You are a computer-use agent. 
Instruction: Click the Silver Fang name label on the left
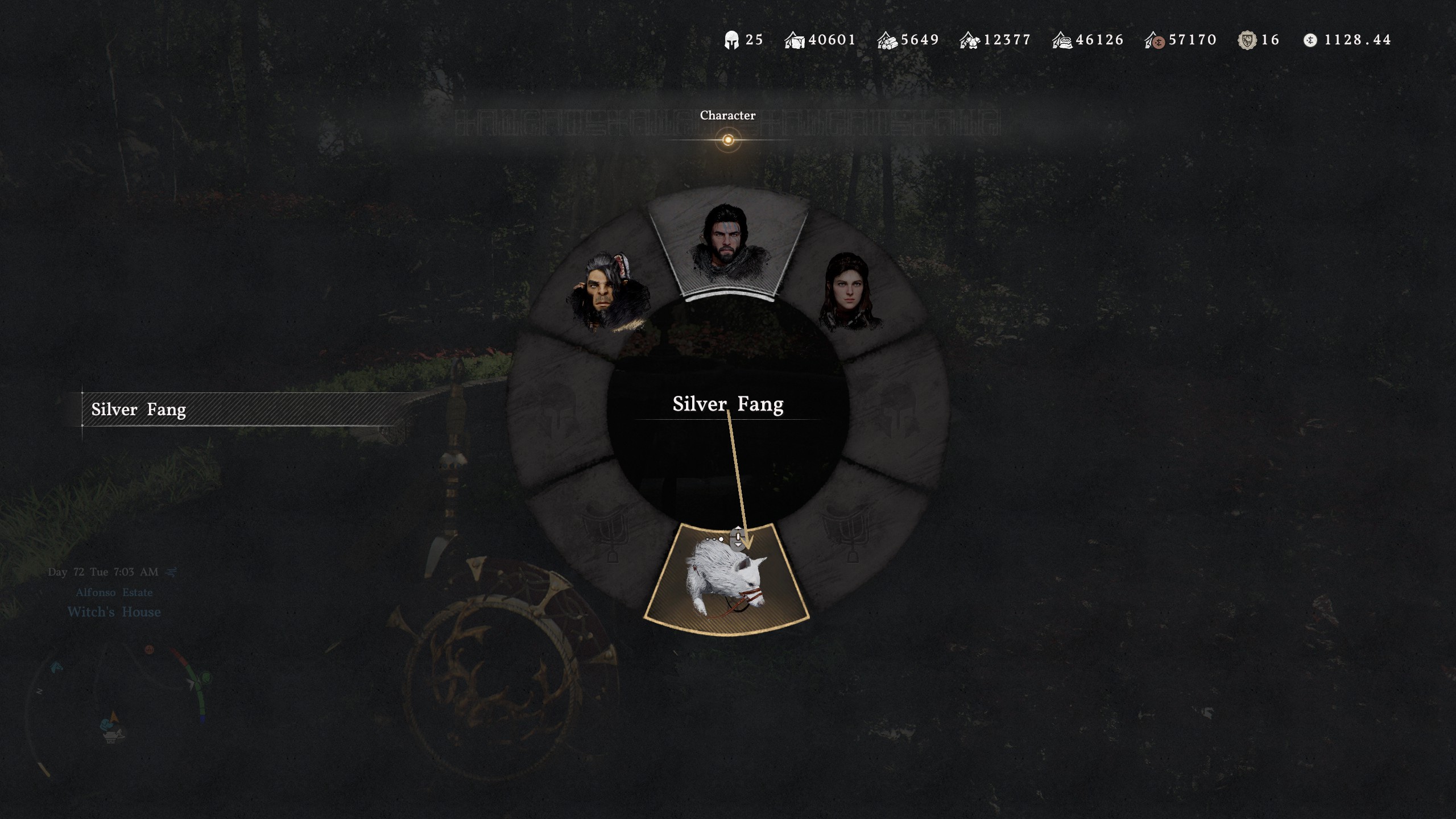[138, 409]
